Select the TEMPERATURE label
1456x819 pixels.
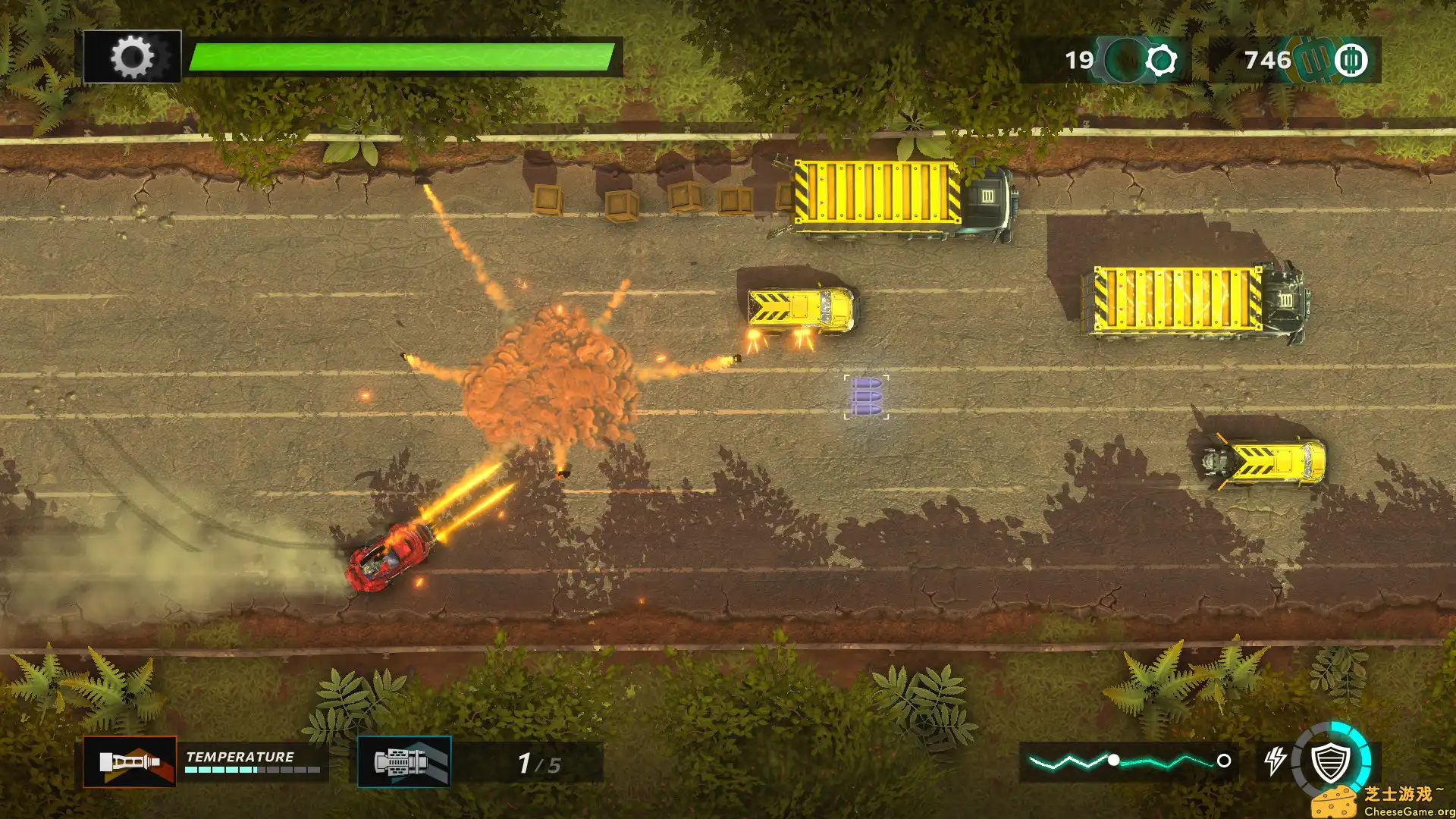point(240,756)
